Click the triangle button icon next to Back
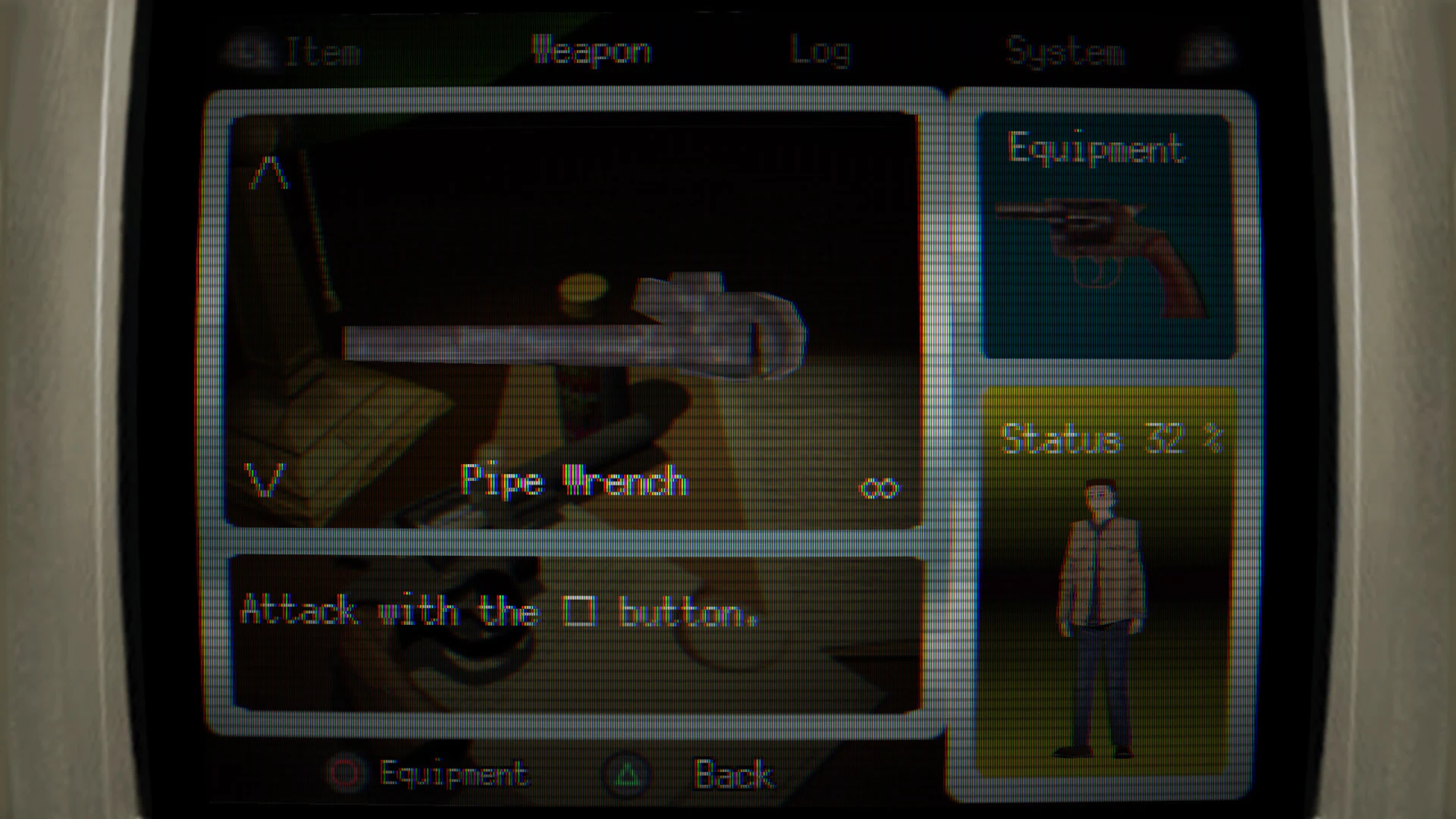Screen dimensions: 1456x819 click(626, 773)
